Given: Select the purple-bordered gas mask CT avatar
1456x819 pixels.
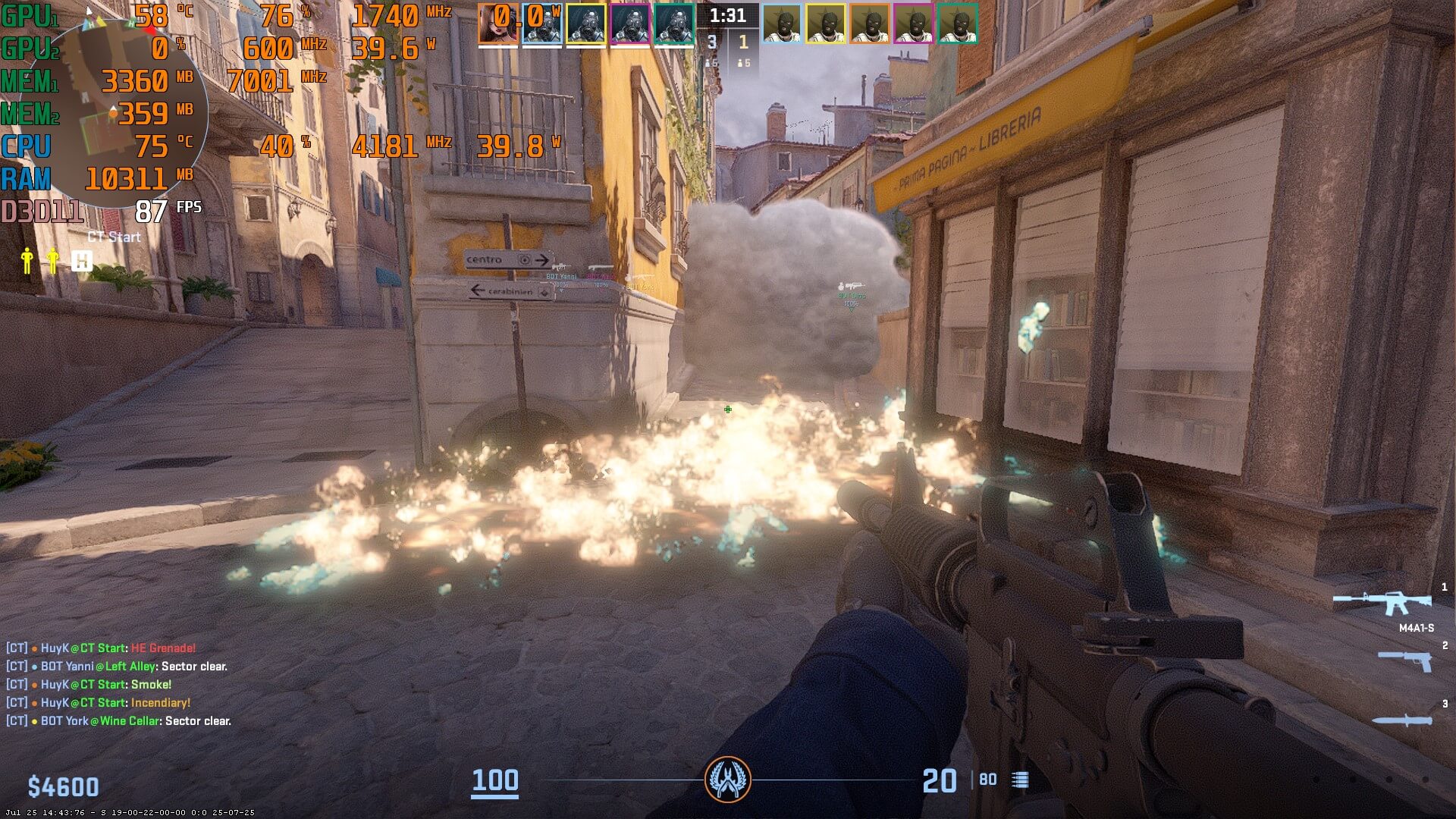Looking at the screenshot, I should coord(629,23).
